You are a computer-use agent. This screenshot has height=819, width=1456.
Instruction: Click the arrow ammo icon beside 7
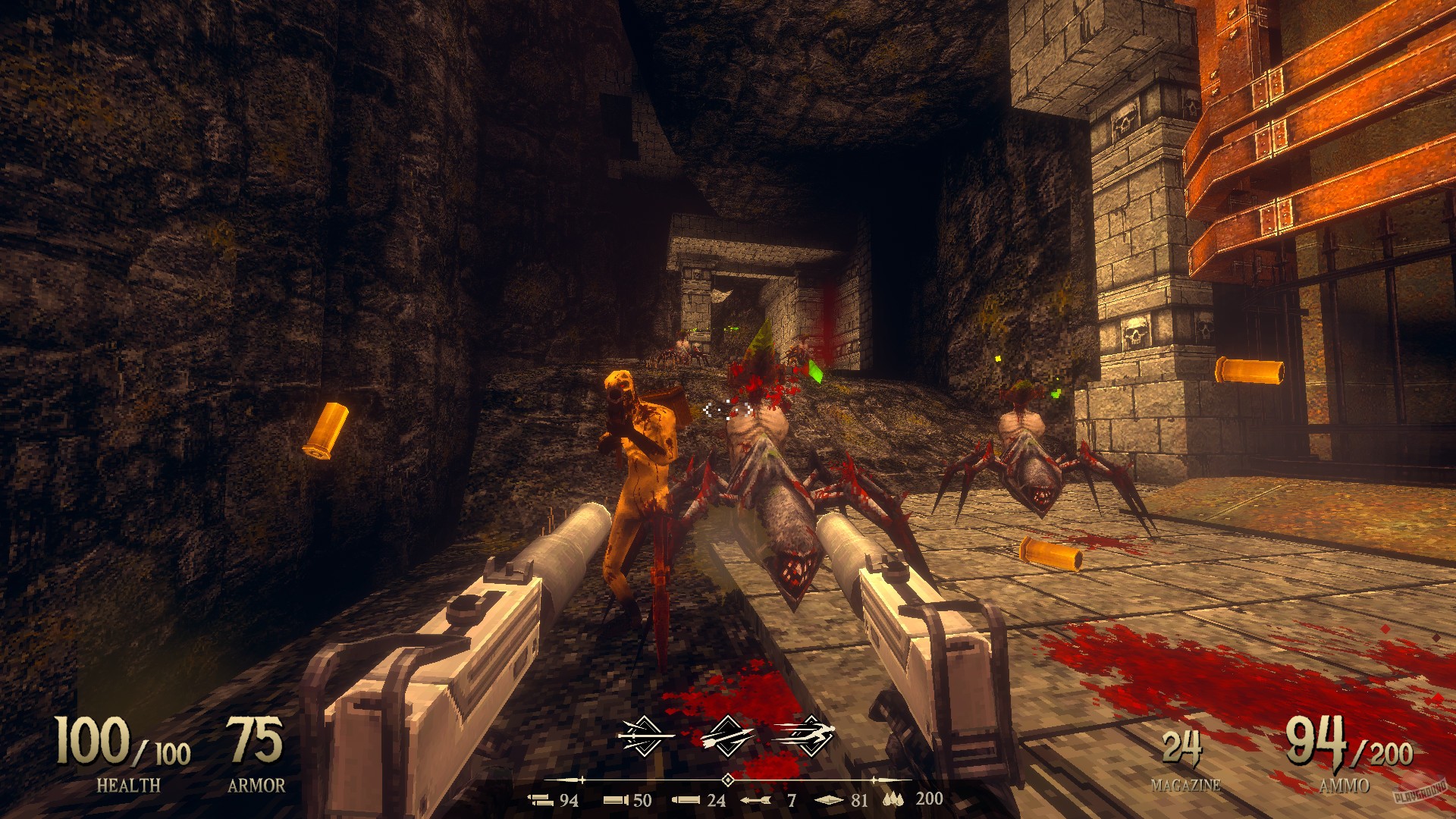pyautogui.click(x=756, y=801)
